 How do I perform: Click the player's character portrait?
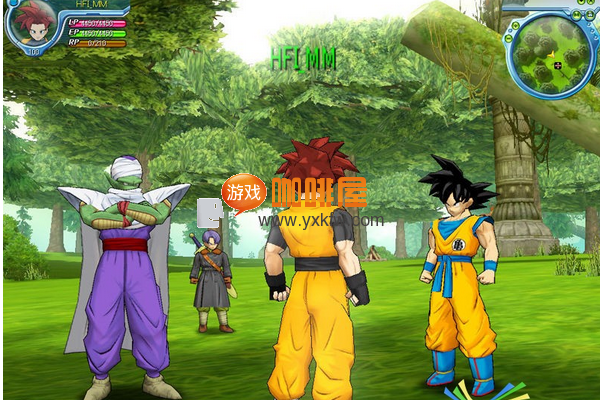(33, 24)
